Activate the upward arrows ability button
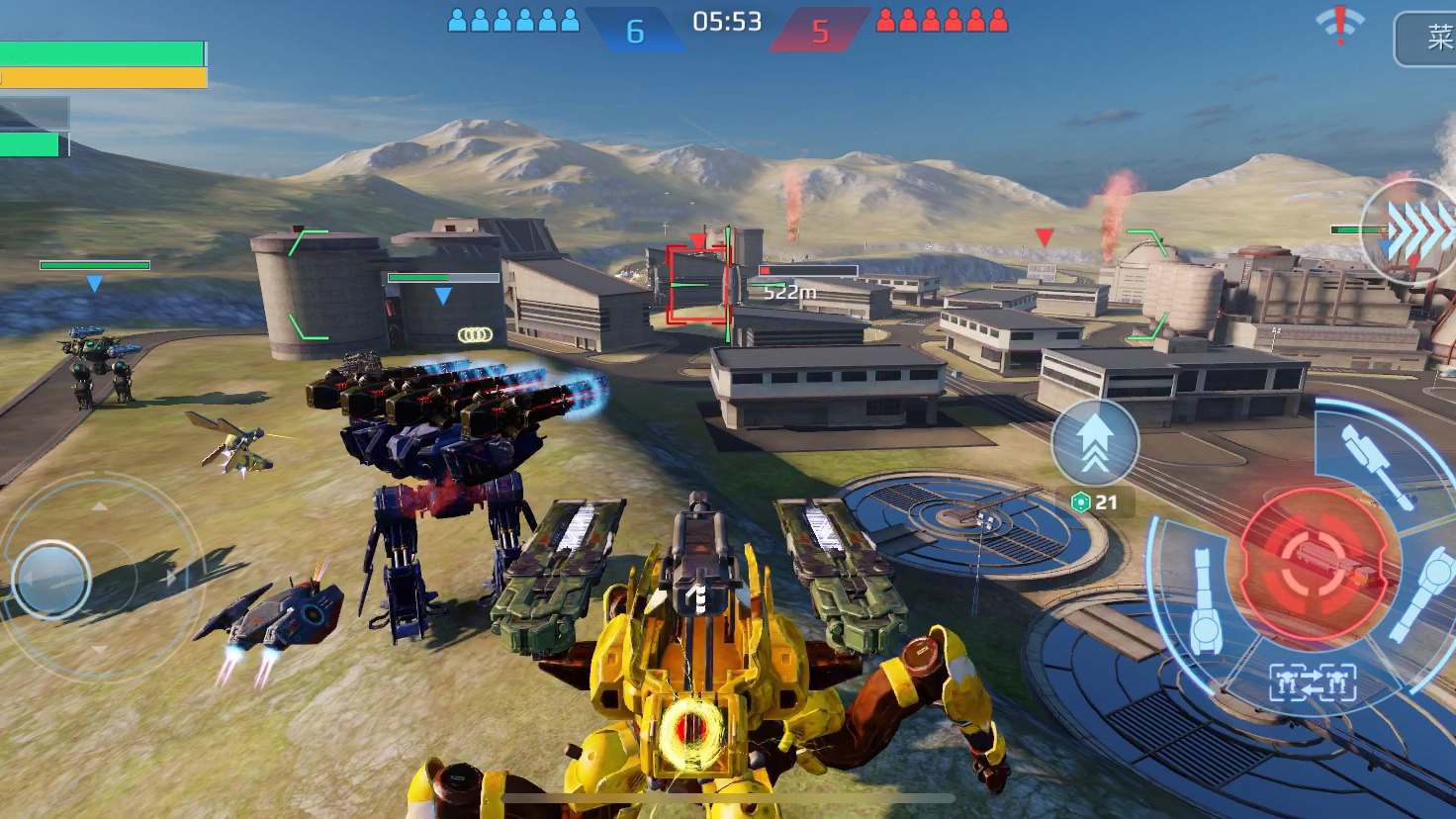This screenshot has width=1456, height=819. 1094,442
